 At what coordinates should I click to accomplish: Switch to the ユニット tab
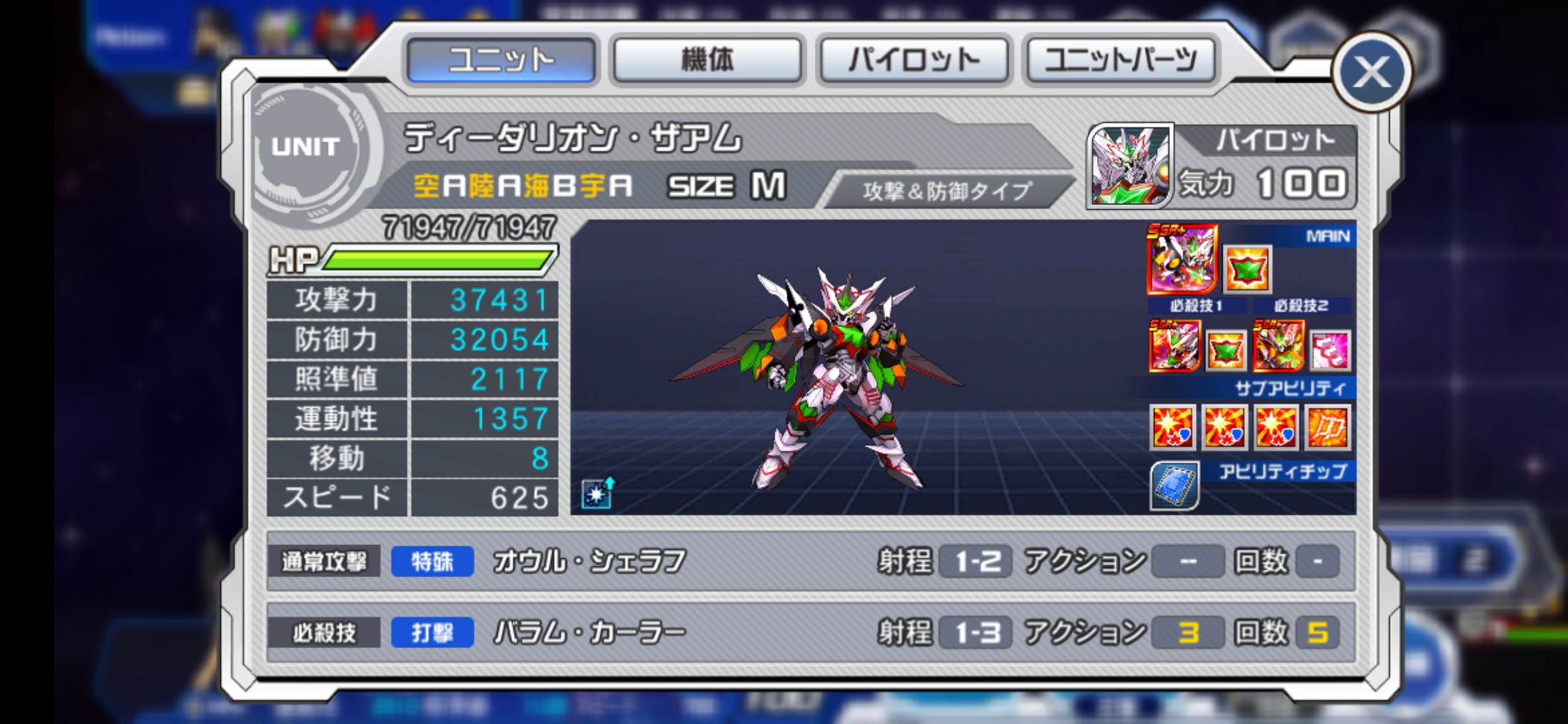501,60
